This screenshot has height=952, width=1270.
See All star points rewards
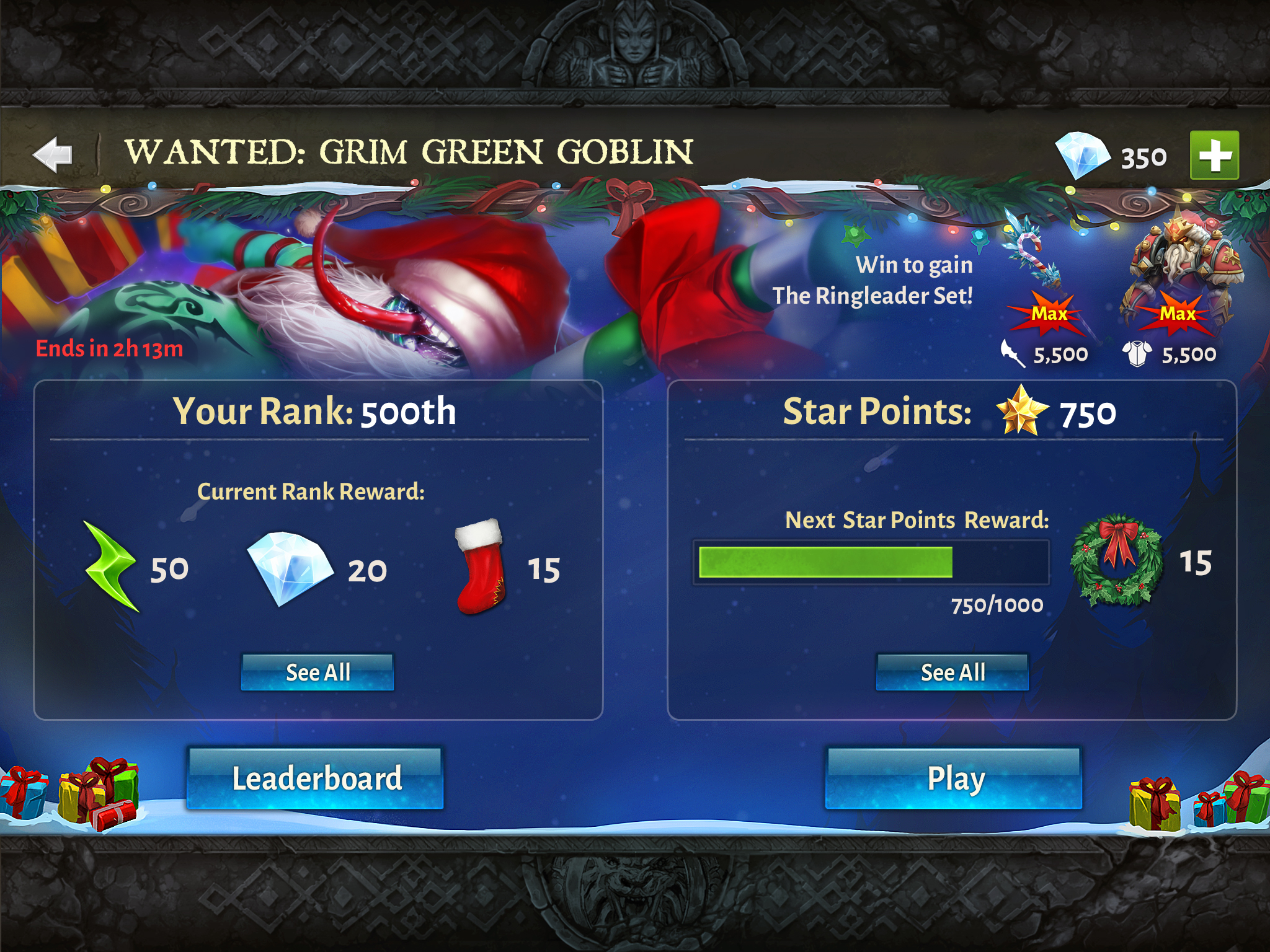tap(952, 672)
